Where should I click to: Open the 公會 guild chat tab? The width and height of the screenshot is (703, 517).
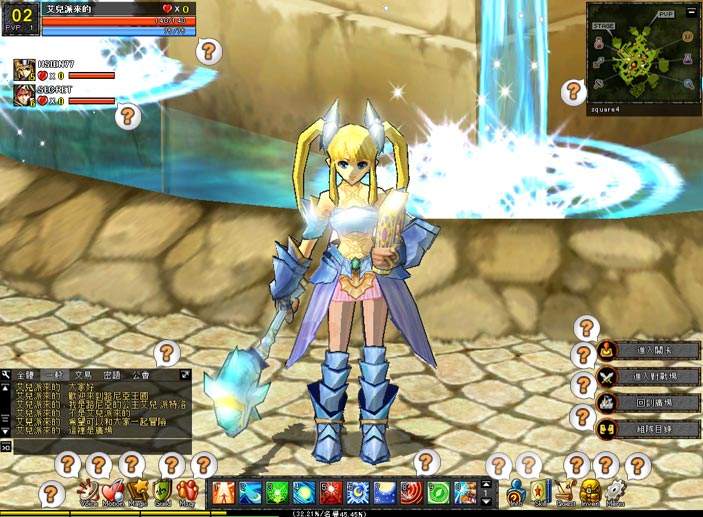tap(140, 374)
